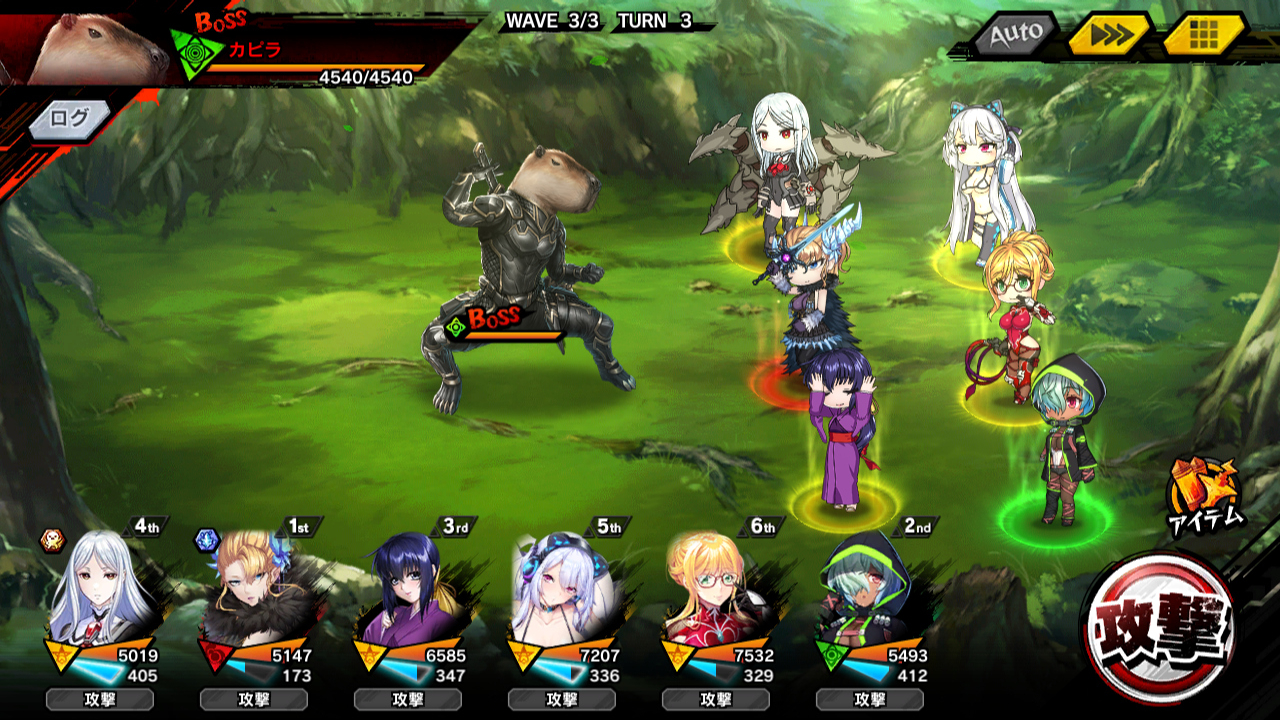
Task: Change action under the 6585 HP character
Action: tap(408, 700)
